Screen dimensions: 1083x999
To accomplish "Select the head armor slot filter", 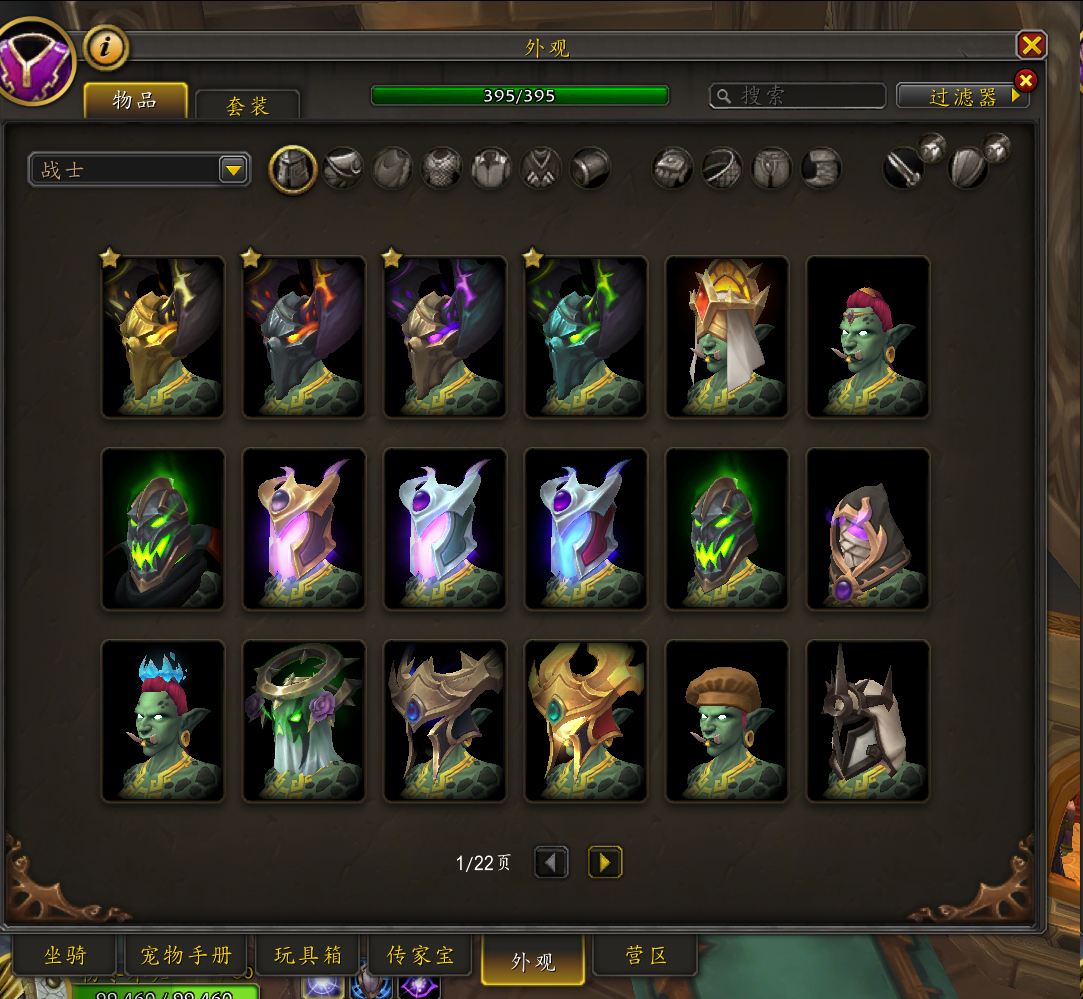I will [x=293, y=169].
